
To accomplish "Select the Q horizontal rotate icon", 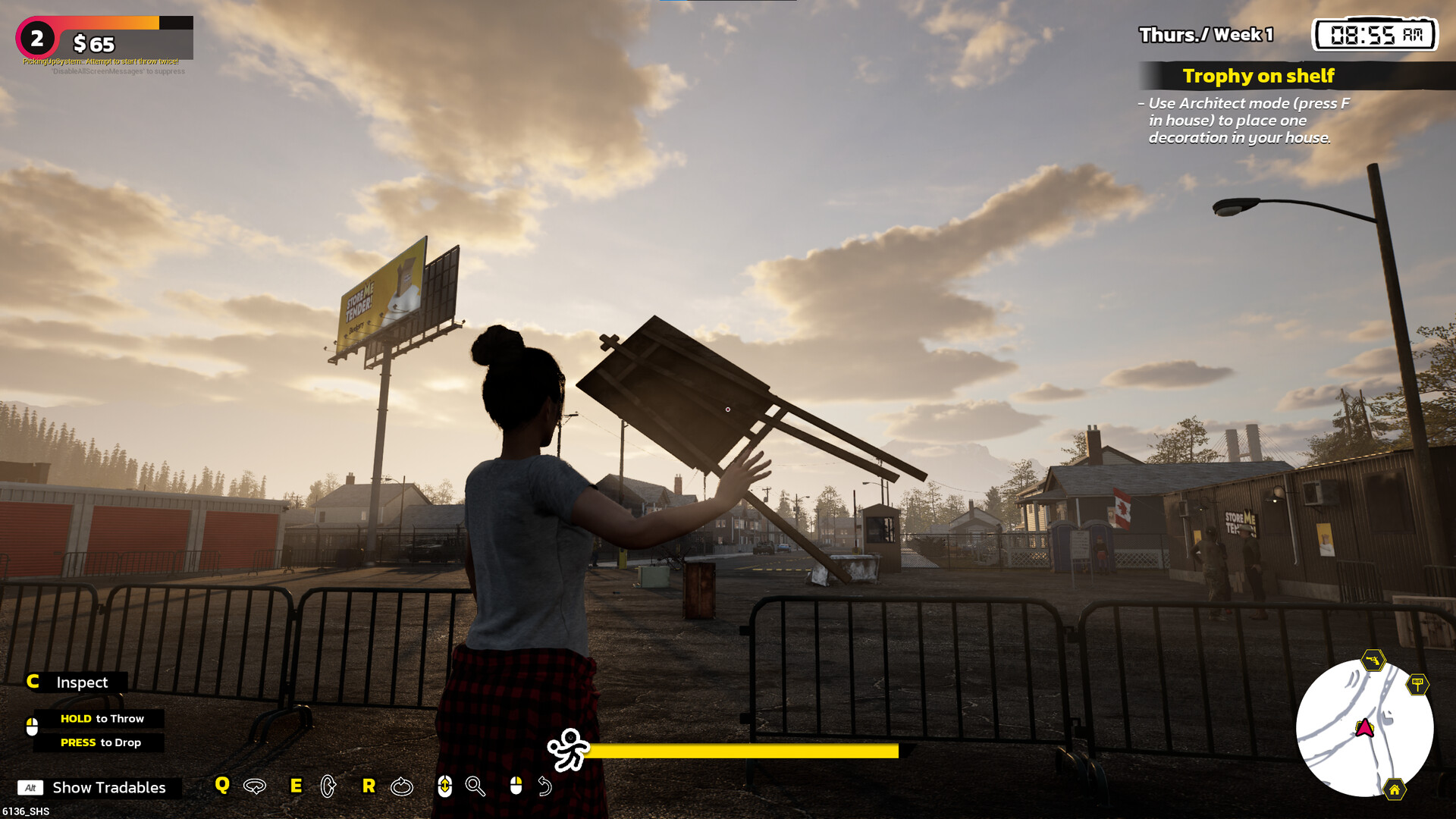I will point(253,787).
